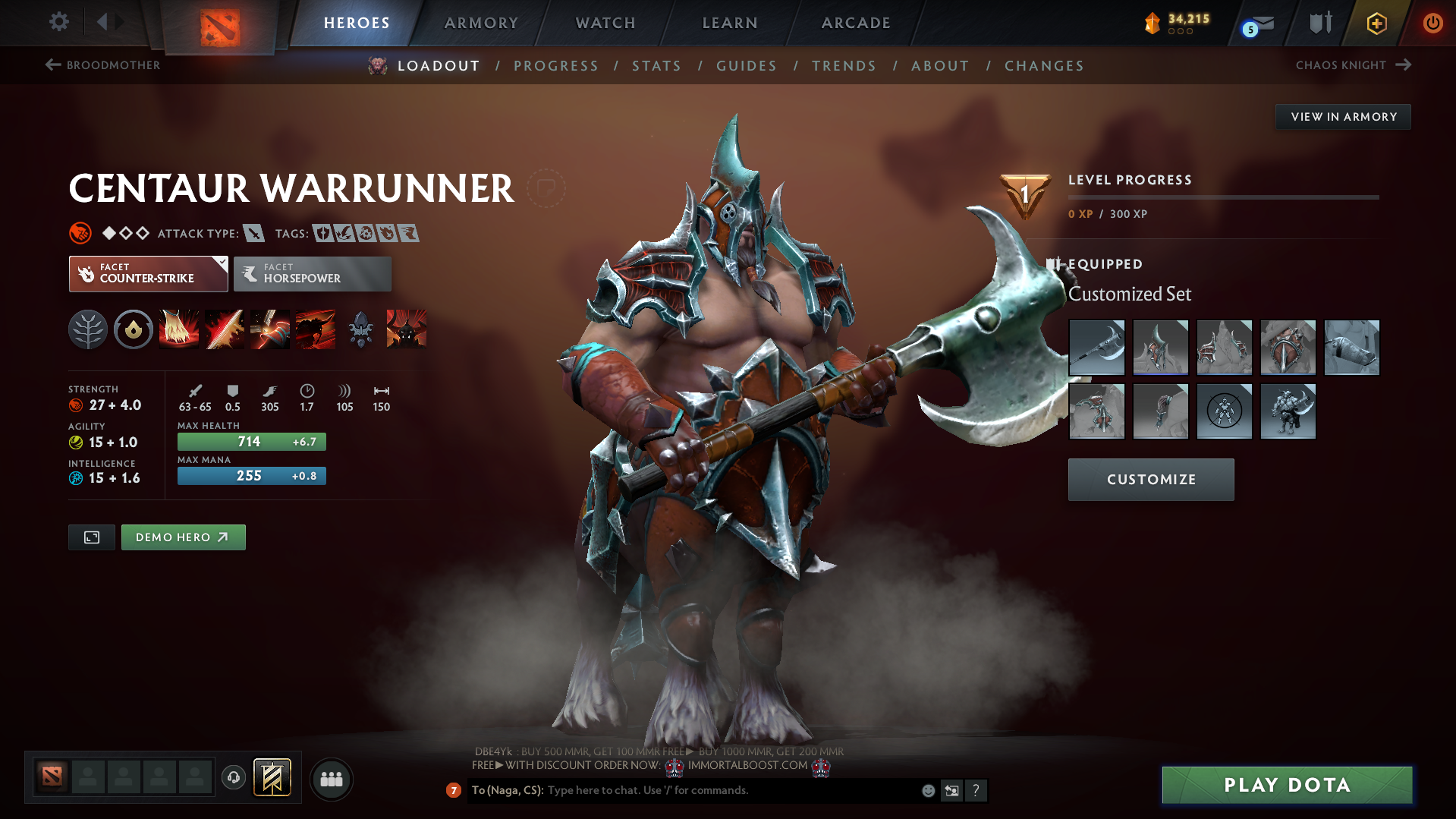The height and width of the screenshot is (819, 1456).
Task: Click the DEMO HERO button
Action: (x=182, y=537)
